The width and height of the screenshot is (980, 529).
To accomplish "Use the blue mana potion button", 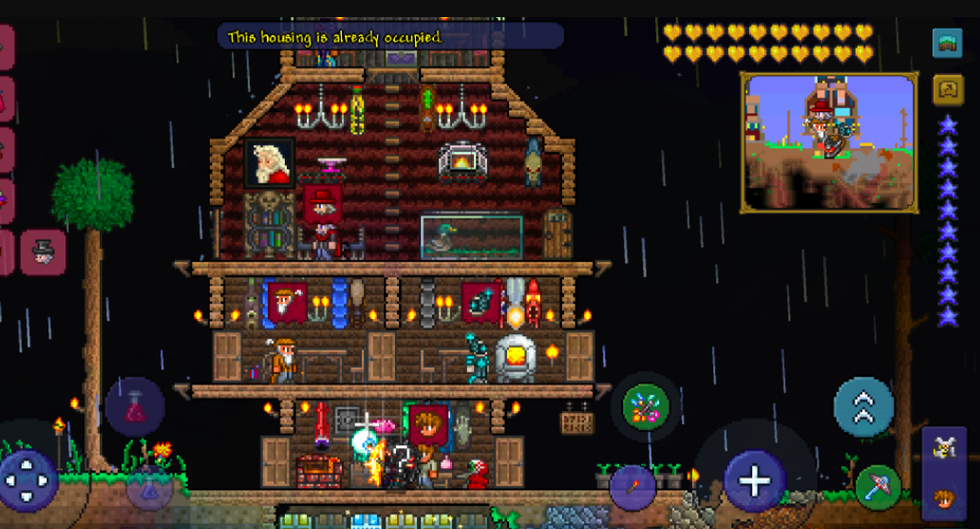I will click(x=149, y=487).
